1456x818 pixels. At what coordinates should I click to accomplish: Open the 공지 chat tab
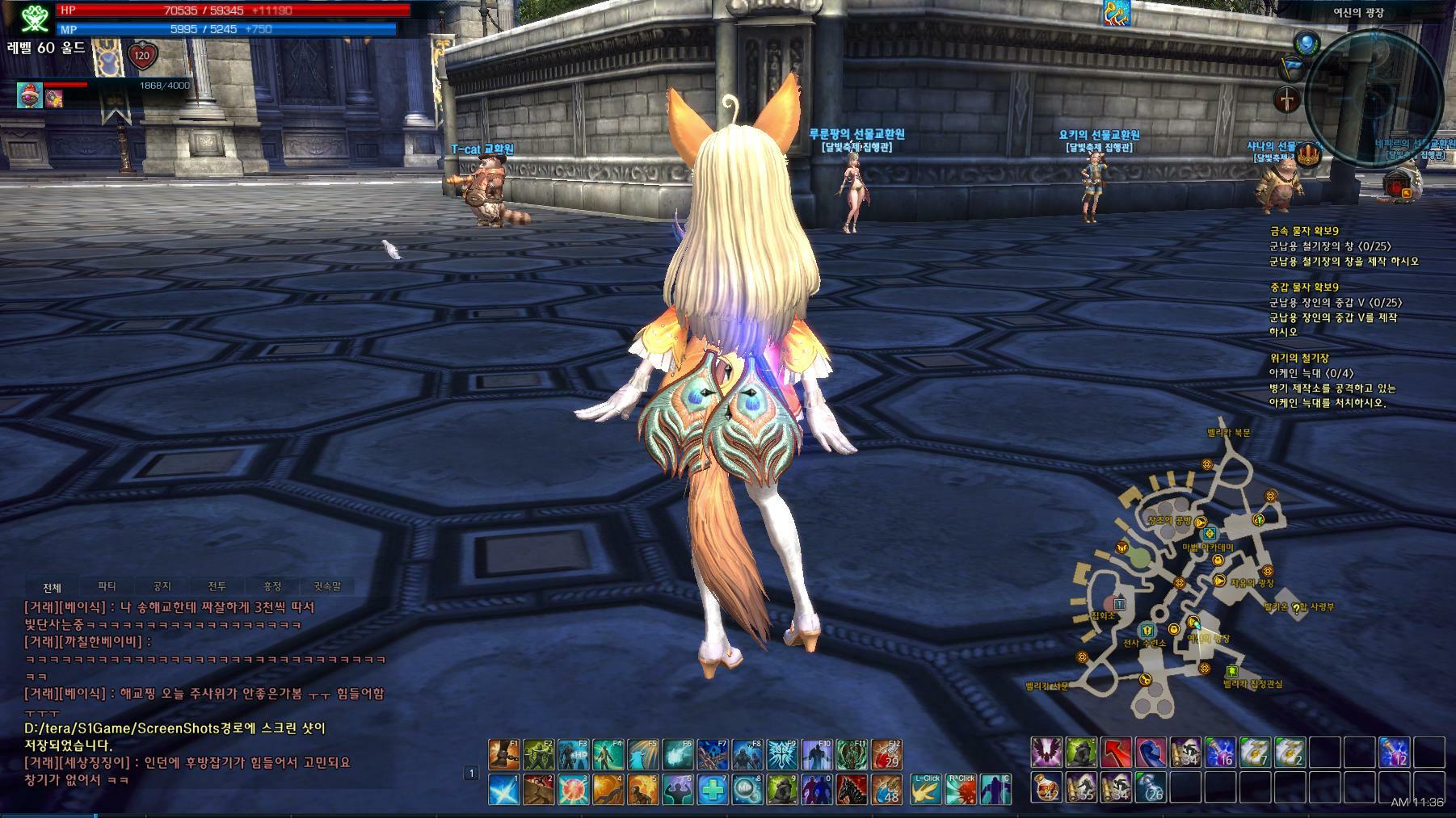(162, 587)
